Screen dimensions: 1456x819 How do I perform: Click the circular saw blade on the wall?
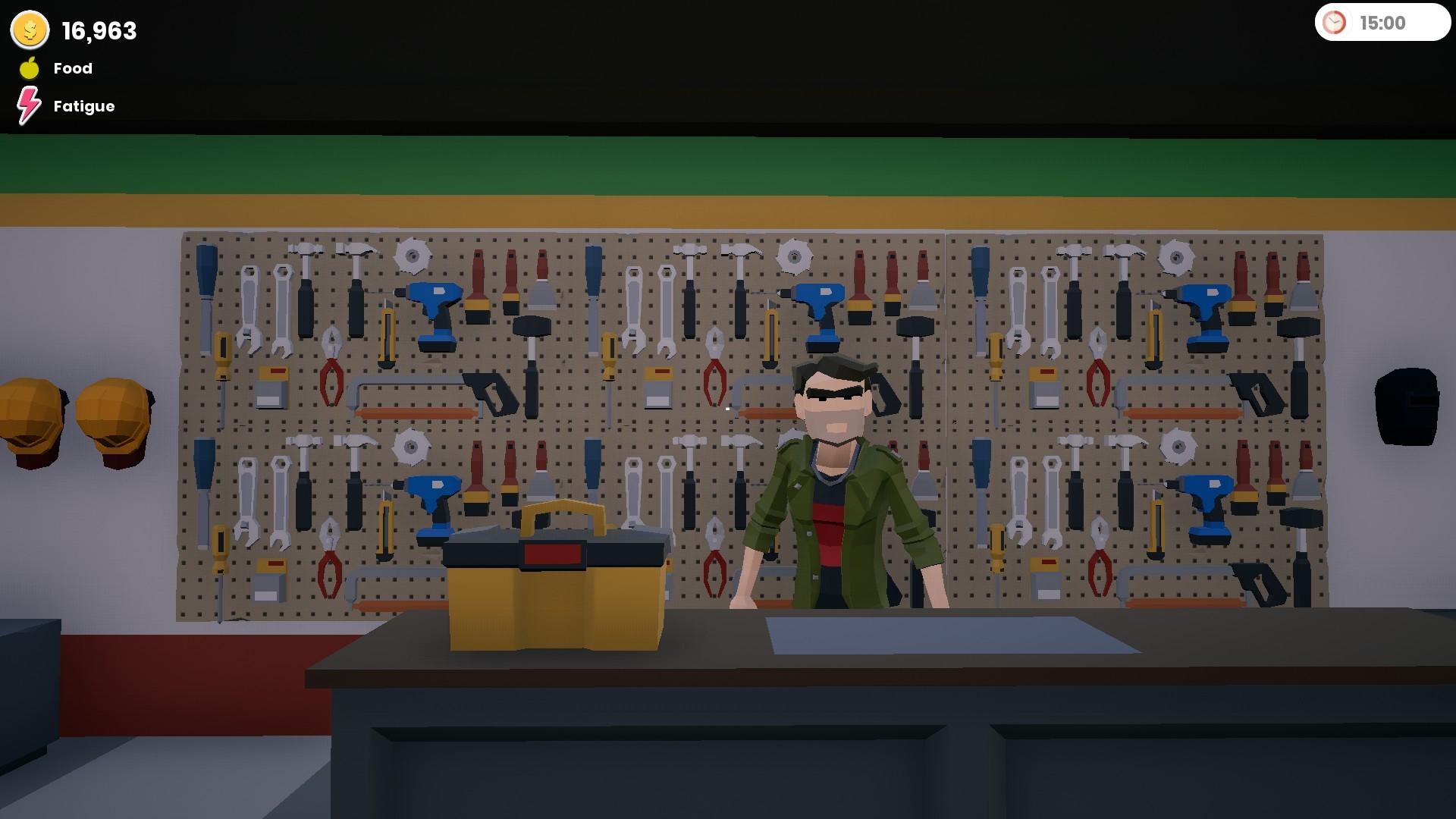tap(413, 254)
